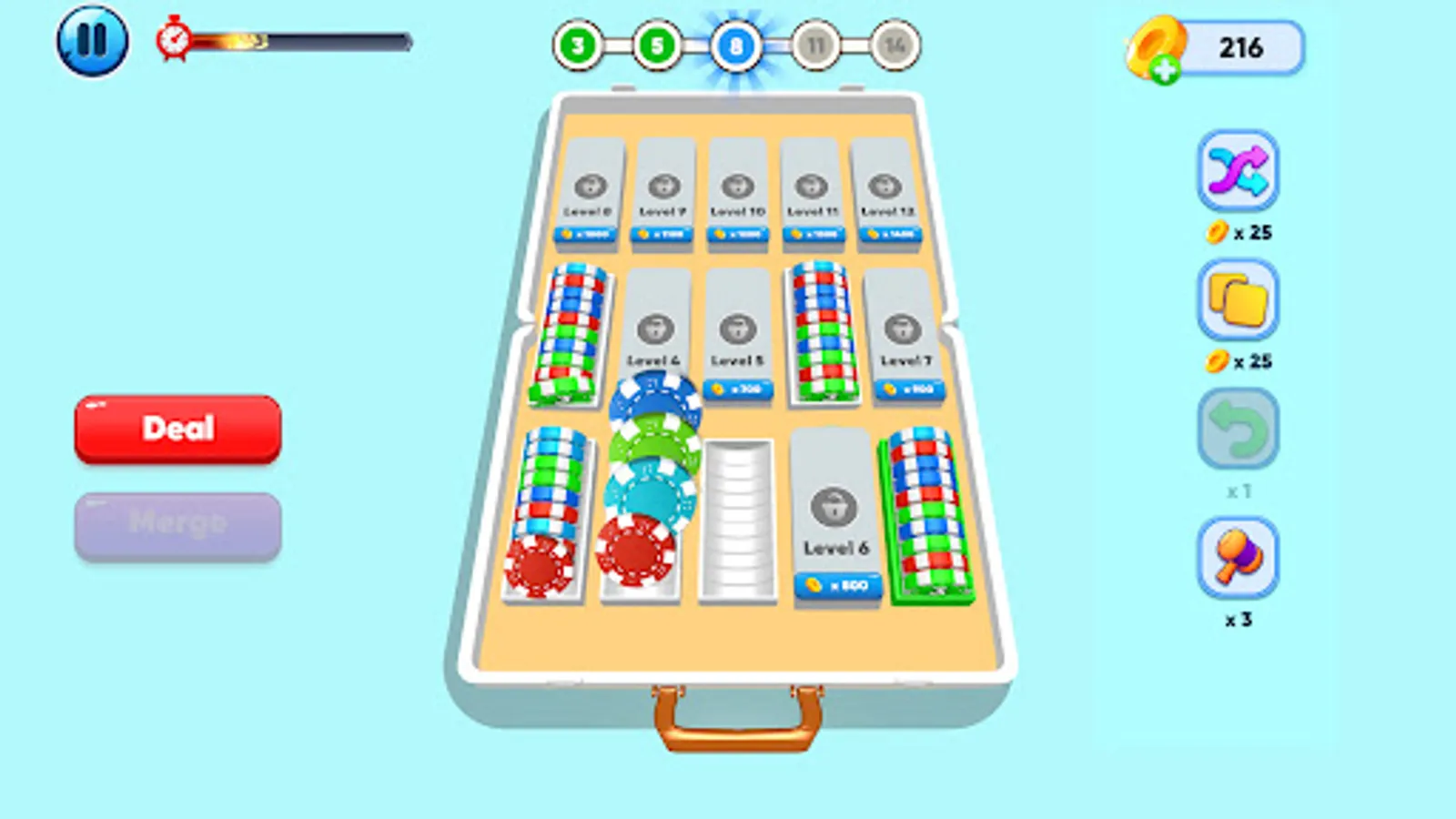Tap the grayed-out Merge button
Screen dimensions: 1456x819
177,521
